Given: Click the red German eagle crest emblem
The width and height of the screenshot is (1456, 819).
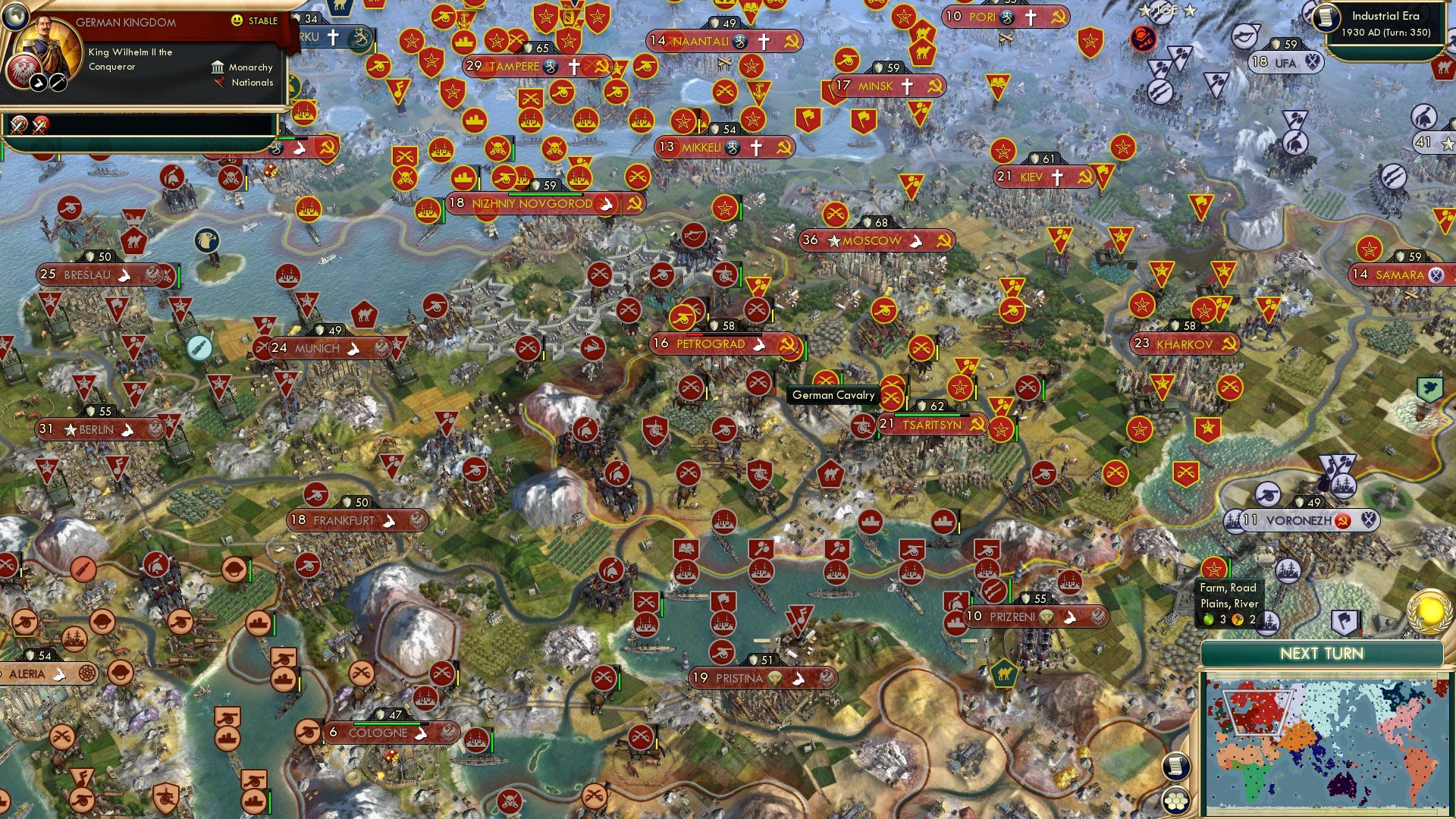Looking at the screenshot, I should pos(24,73).
